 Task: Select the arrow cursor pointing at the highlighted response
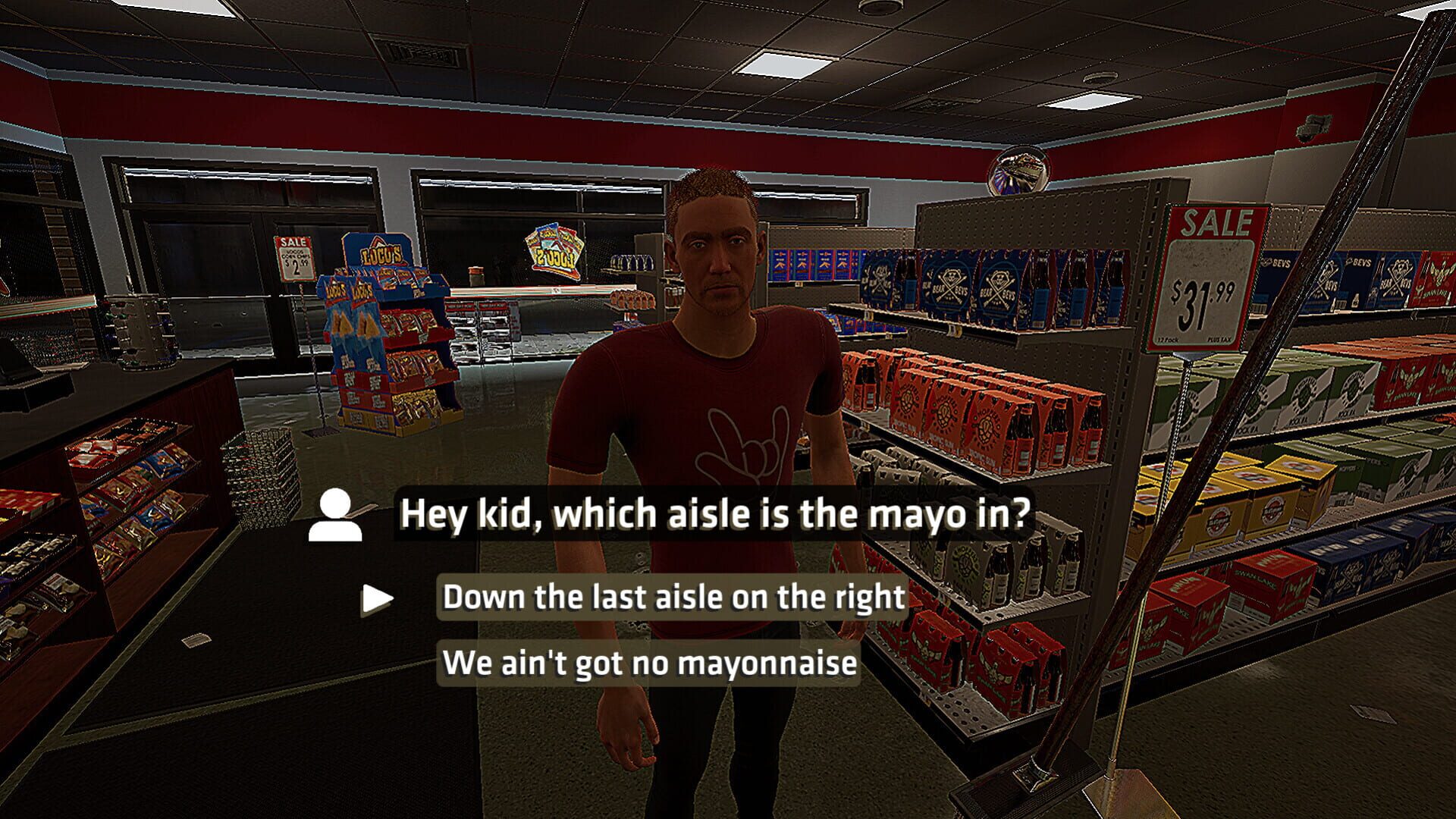pos(375,598)
